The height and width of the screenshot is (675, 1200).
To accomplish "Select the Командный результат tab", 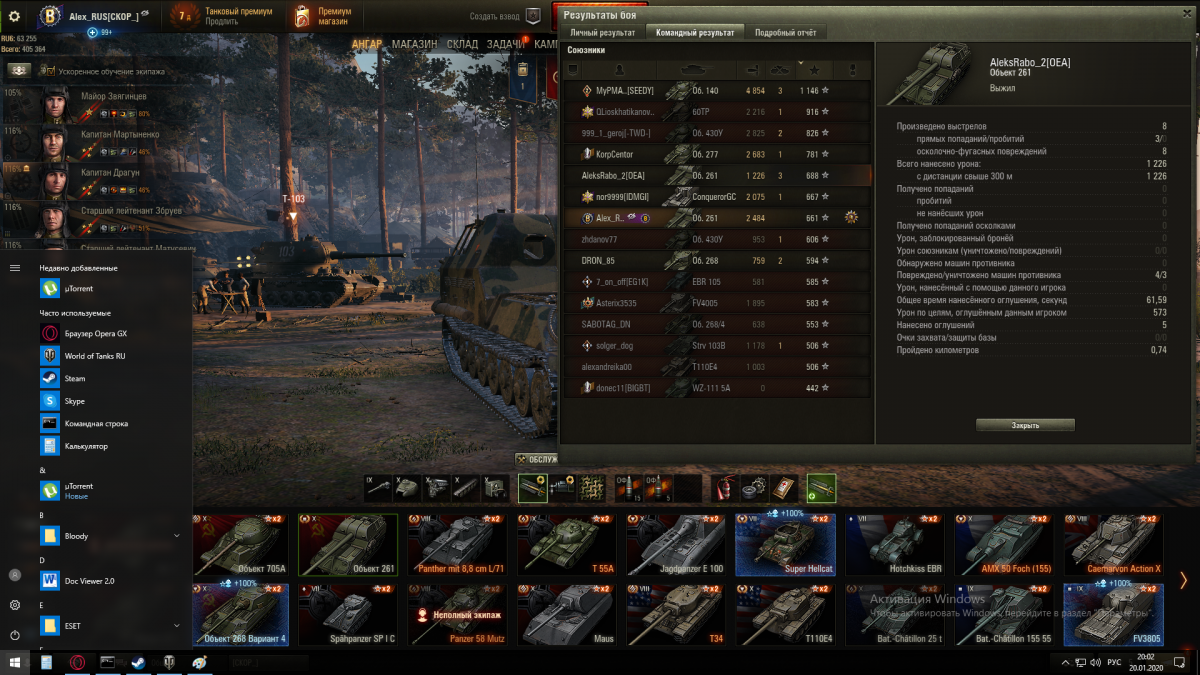I will click(694, 33).
